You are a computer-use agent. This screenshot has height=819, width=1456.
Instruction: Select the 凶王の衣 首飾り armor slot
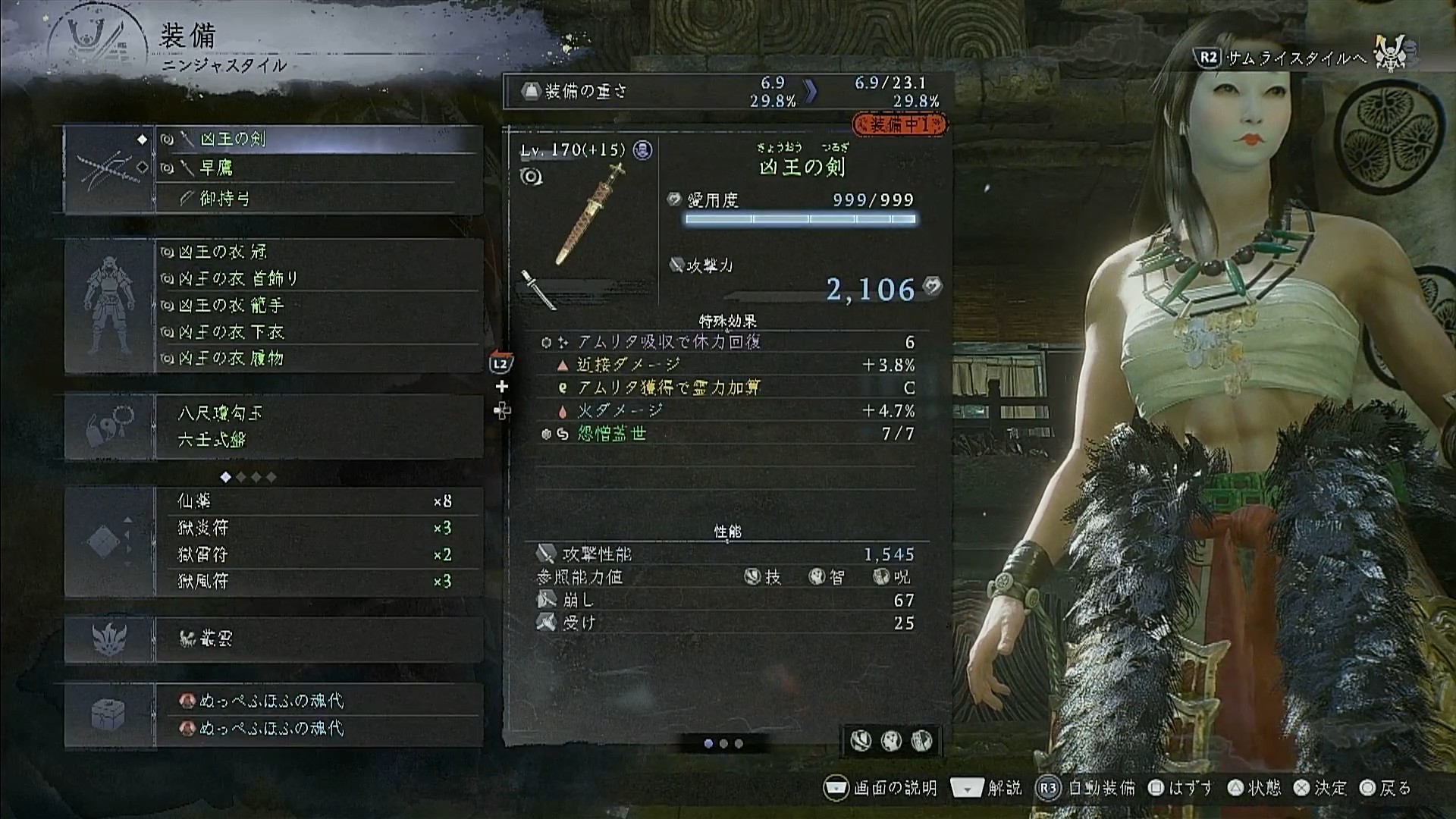[318, 278]
